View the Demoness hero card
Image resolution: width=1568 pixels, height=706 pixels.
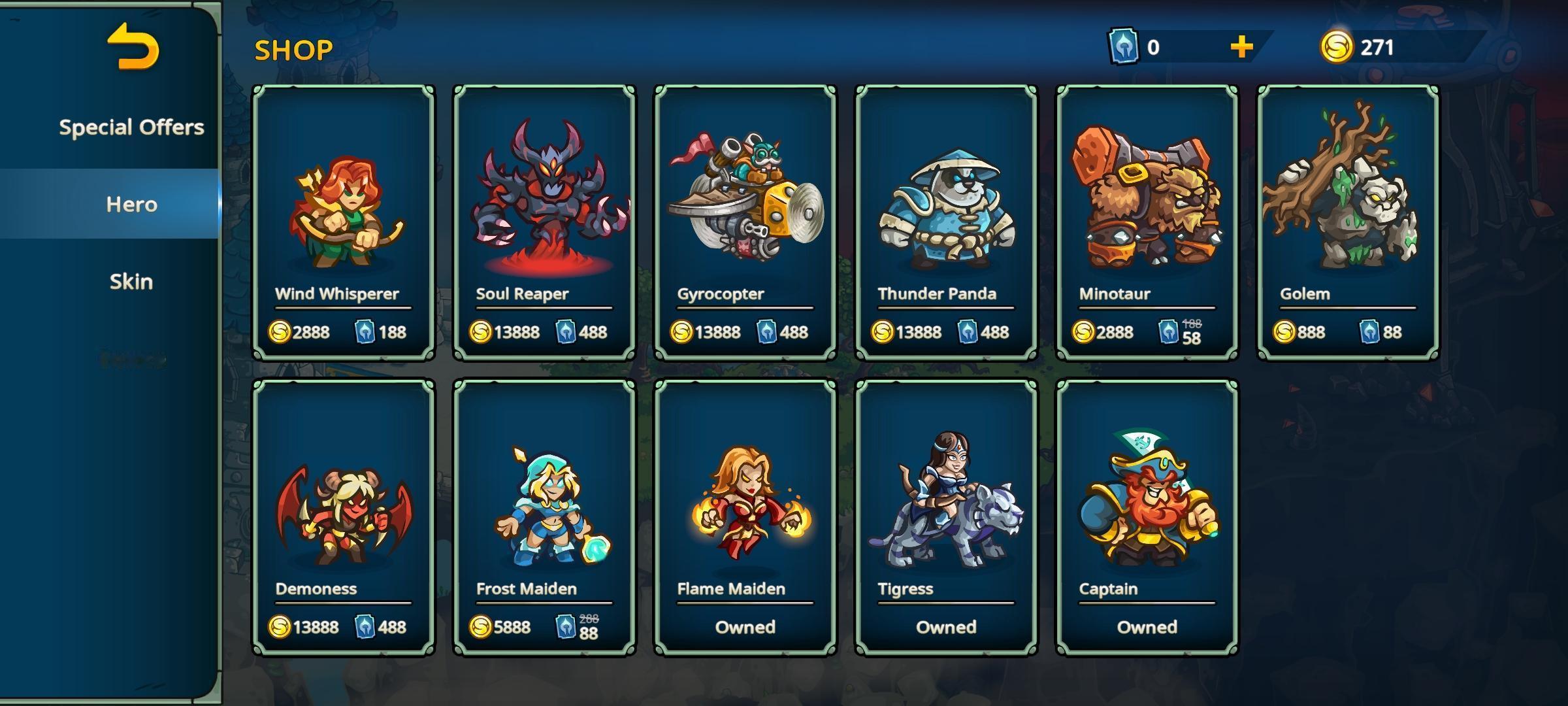[344, 517]
